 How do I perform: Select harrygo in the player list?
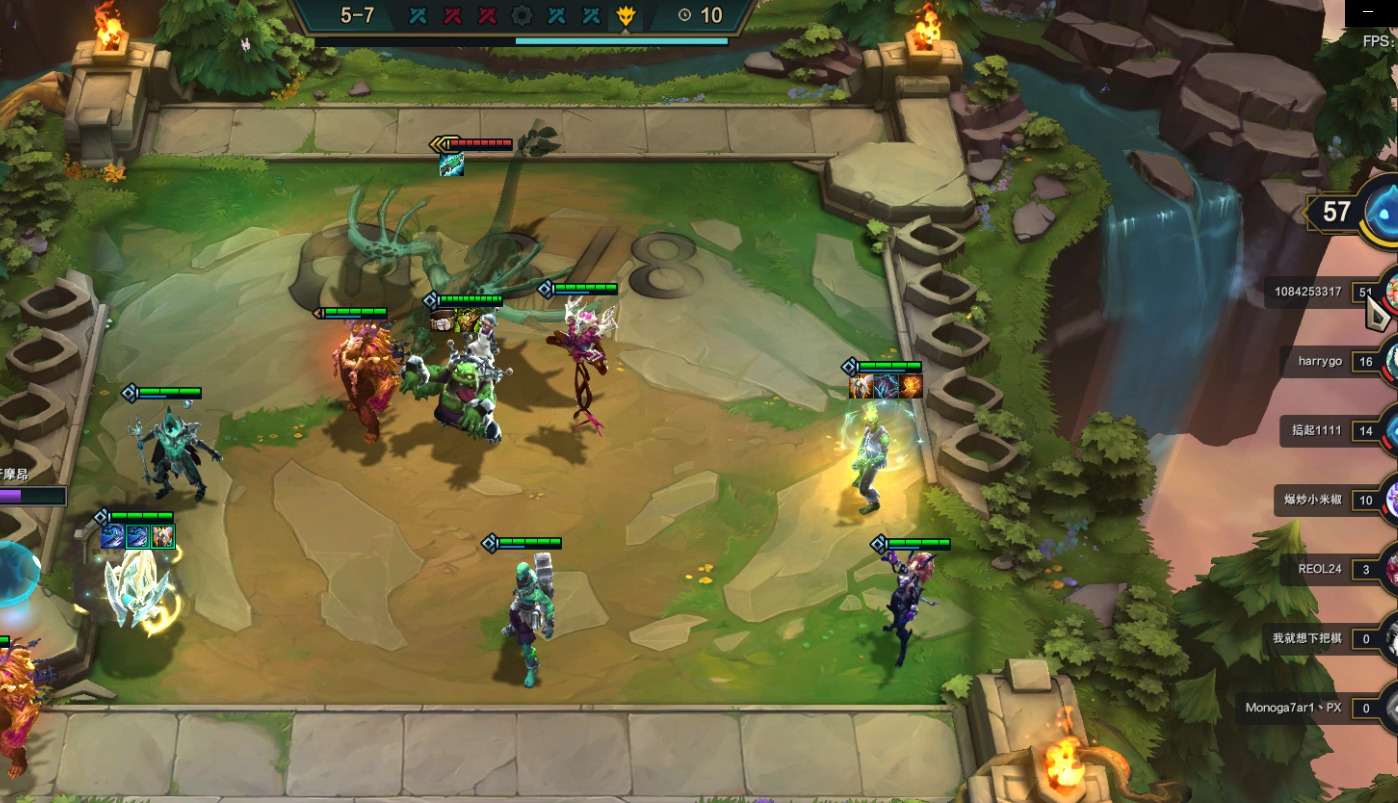pos(1320,361)
